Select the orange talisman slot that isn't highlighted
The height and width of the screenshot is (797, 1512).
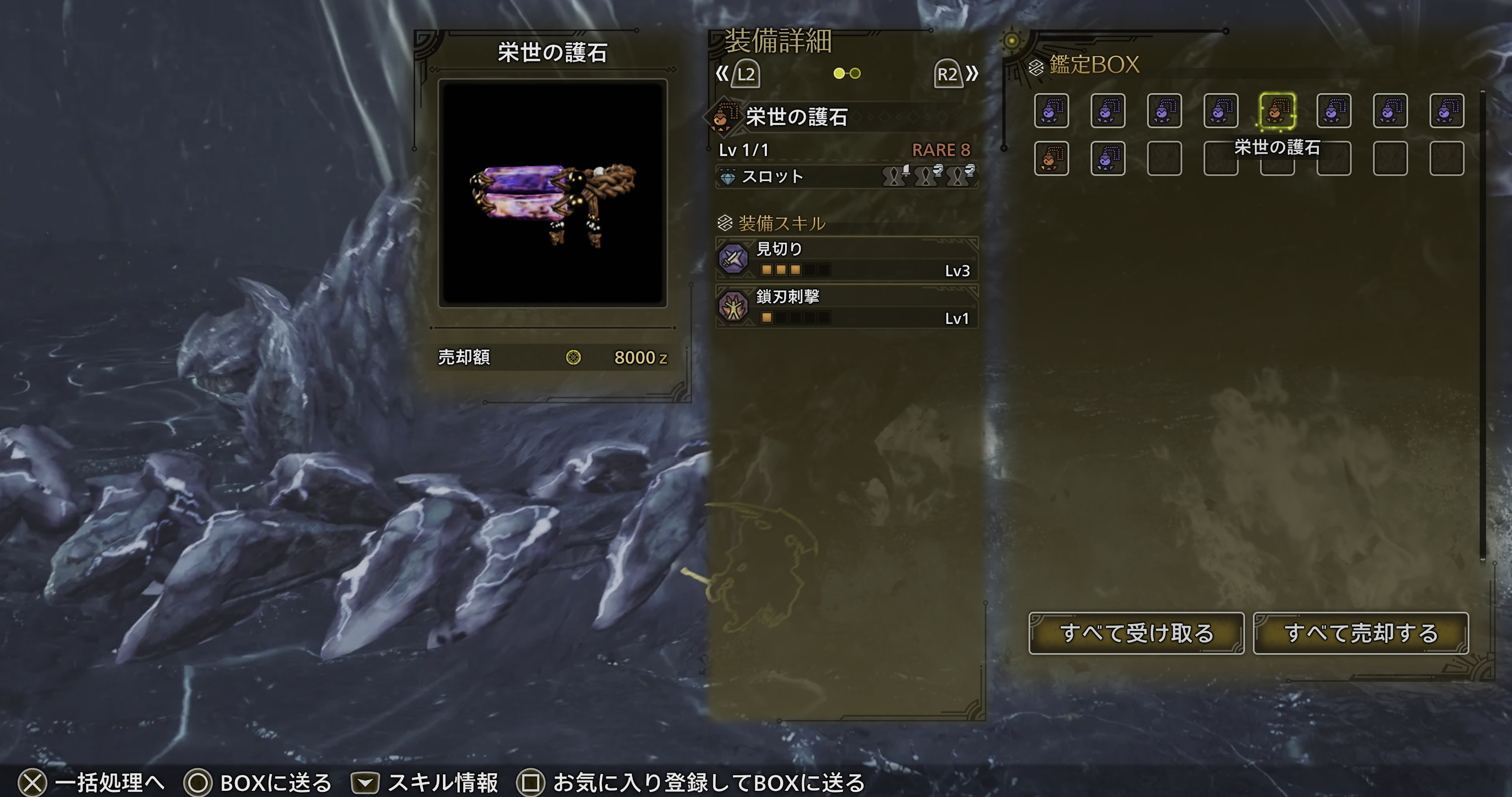point(1051,158)
